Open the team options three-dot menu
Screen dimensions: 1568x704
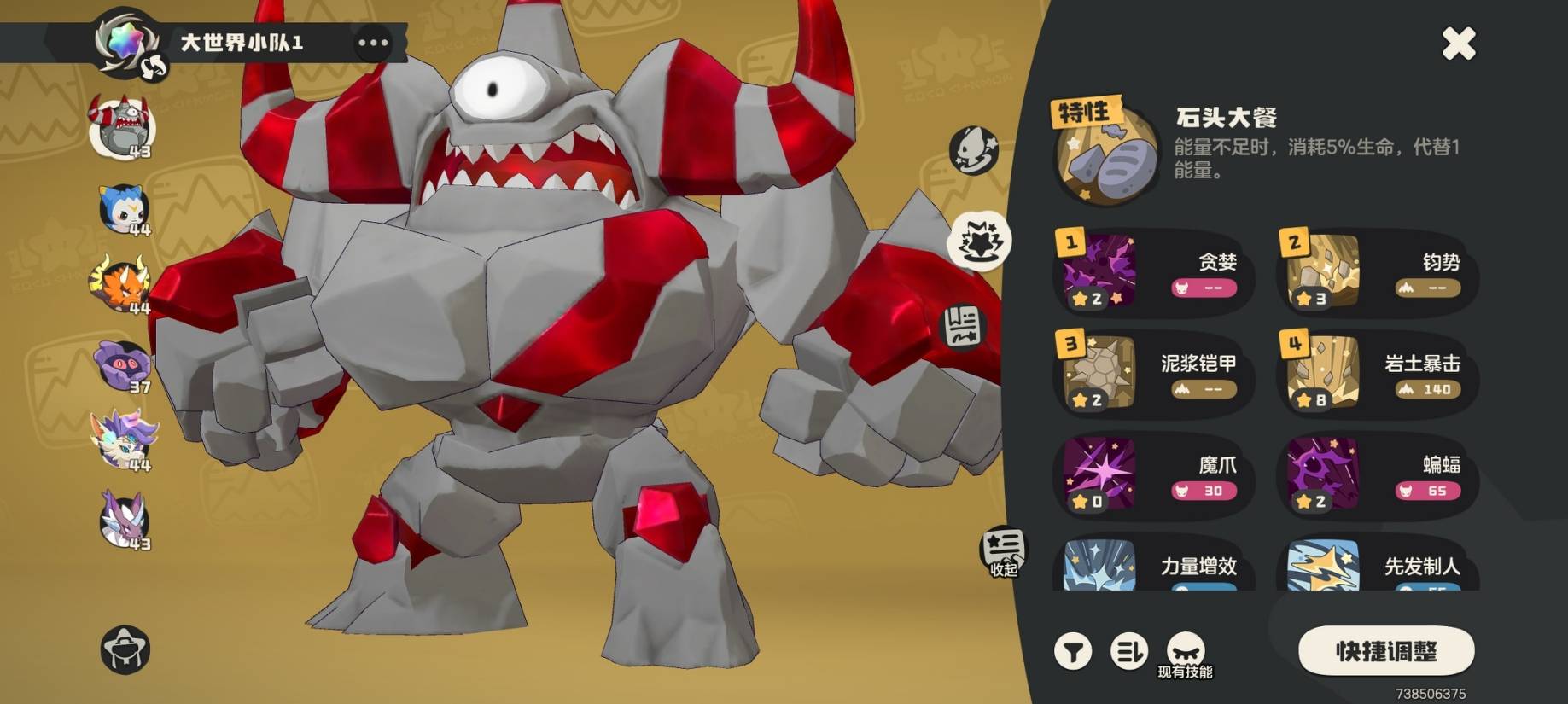coord(373,43)
